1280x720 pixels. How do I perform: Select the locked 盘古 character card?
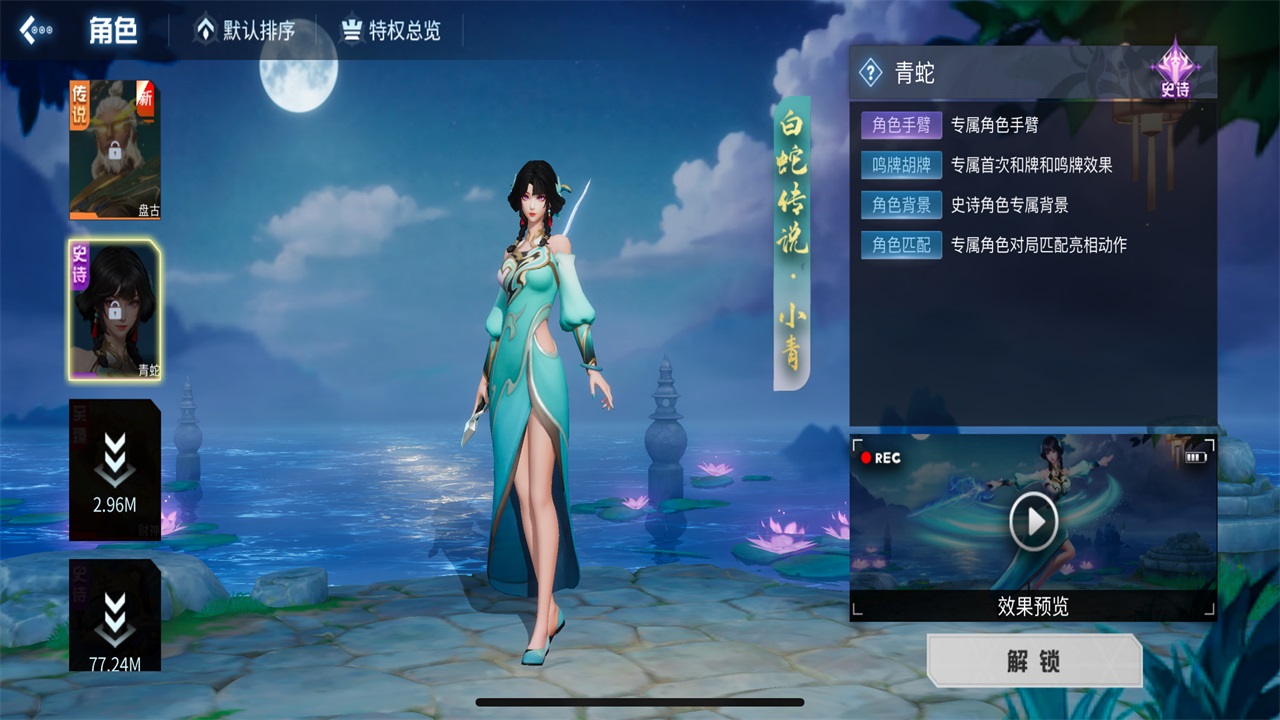pyautogui.click(x=114, y=150)
